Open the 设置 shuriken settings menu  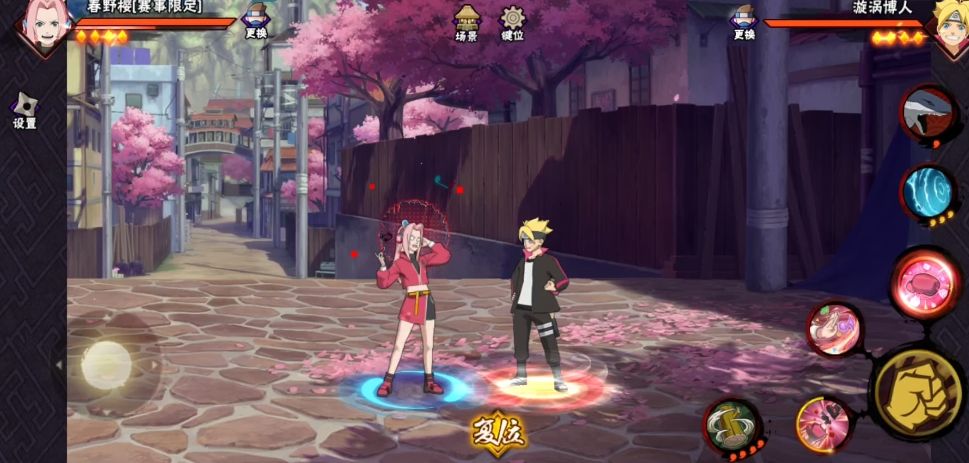[x=24, y=110]
